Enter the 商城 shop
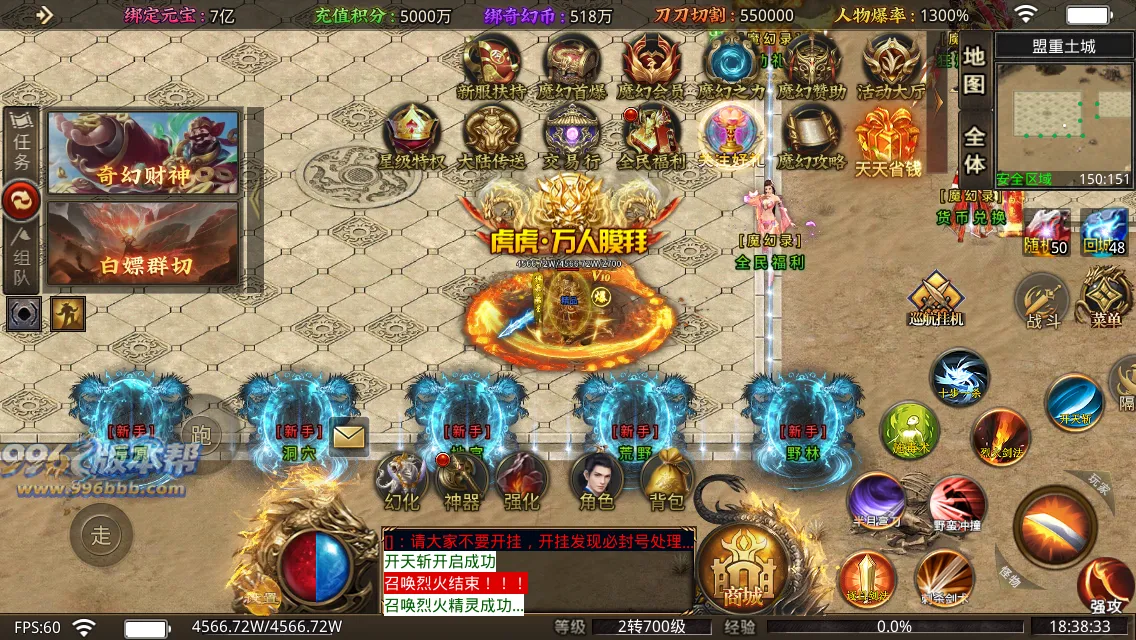Screen dimensions: 1136x640 tap(744, 570)
